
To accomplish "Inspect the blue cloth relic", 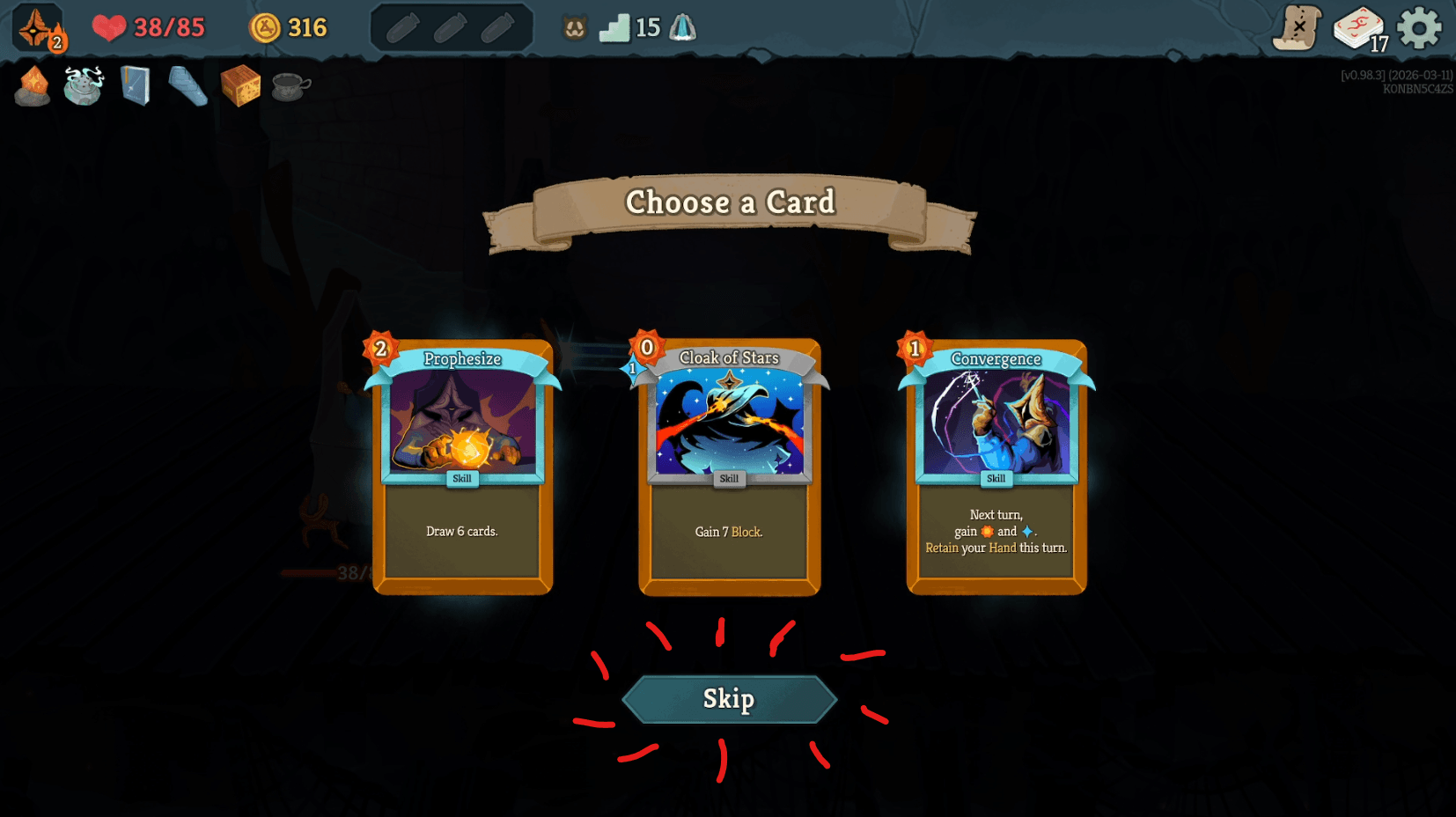I will [188, 86].
